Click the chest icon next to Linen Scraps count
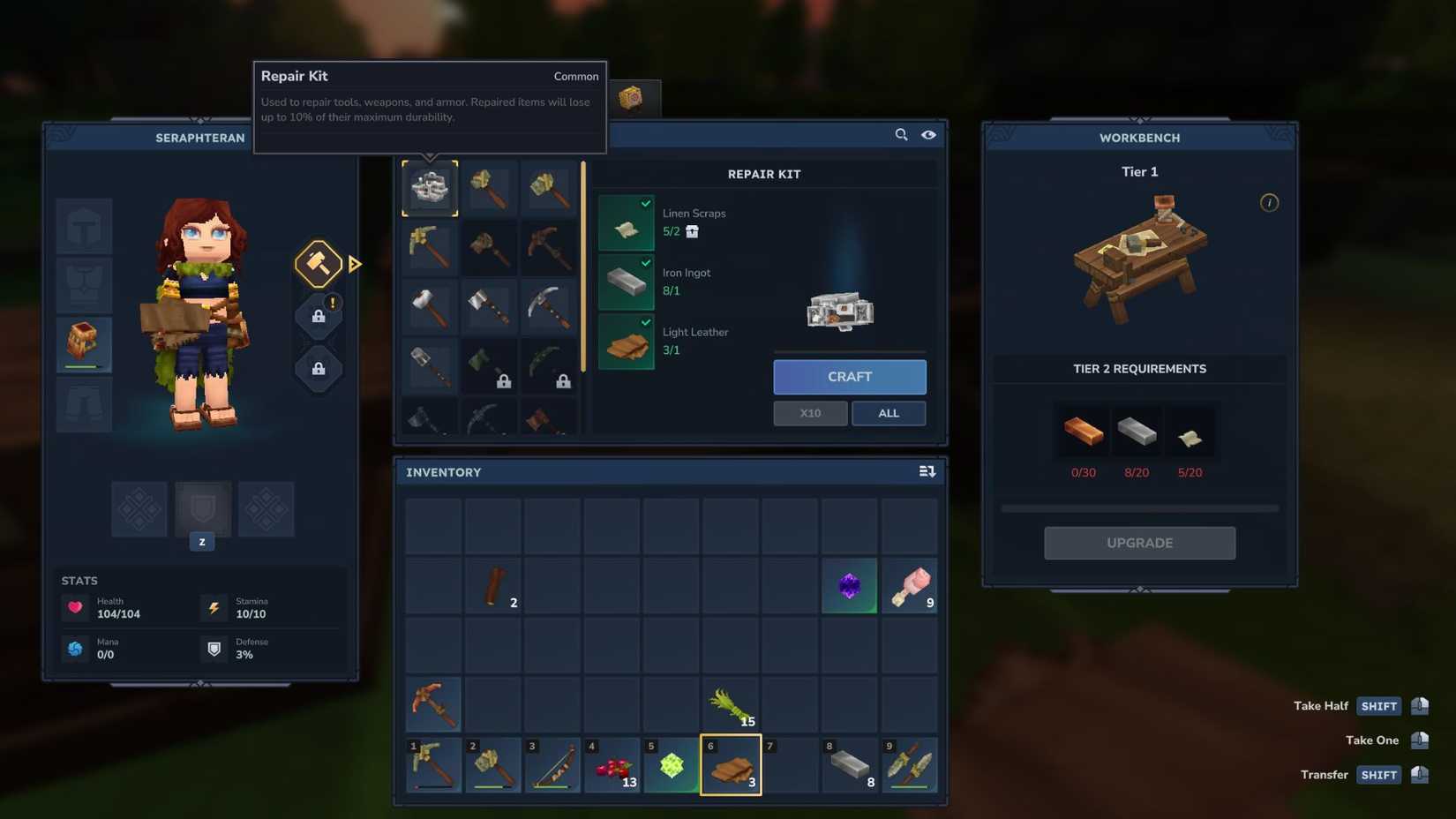The width and height of the screenshot is (1456, 819). (692, 231)
